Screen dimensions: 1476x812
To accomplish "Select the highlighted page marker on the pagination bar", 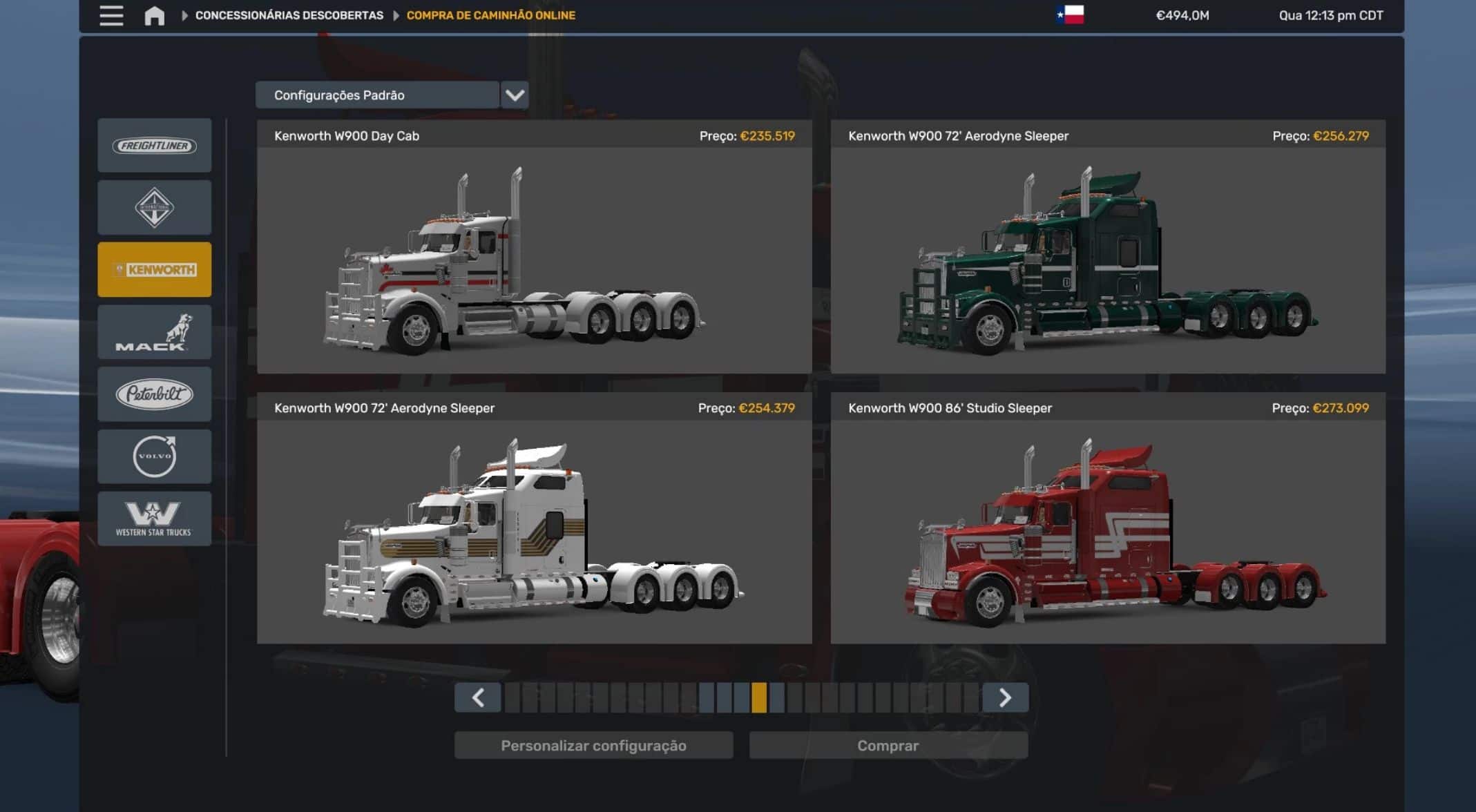I will click(x=758, y=697).
